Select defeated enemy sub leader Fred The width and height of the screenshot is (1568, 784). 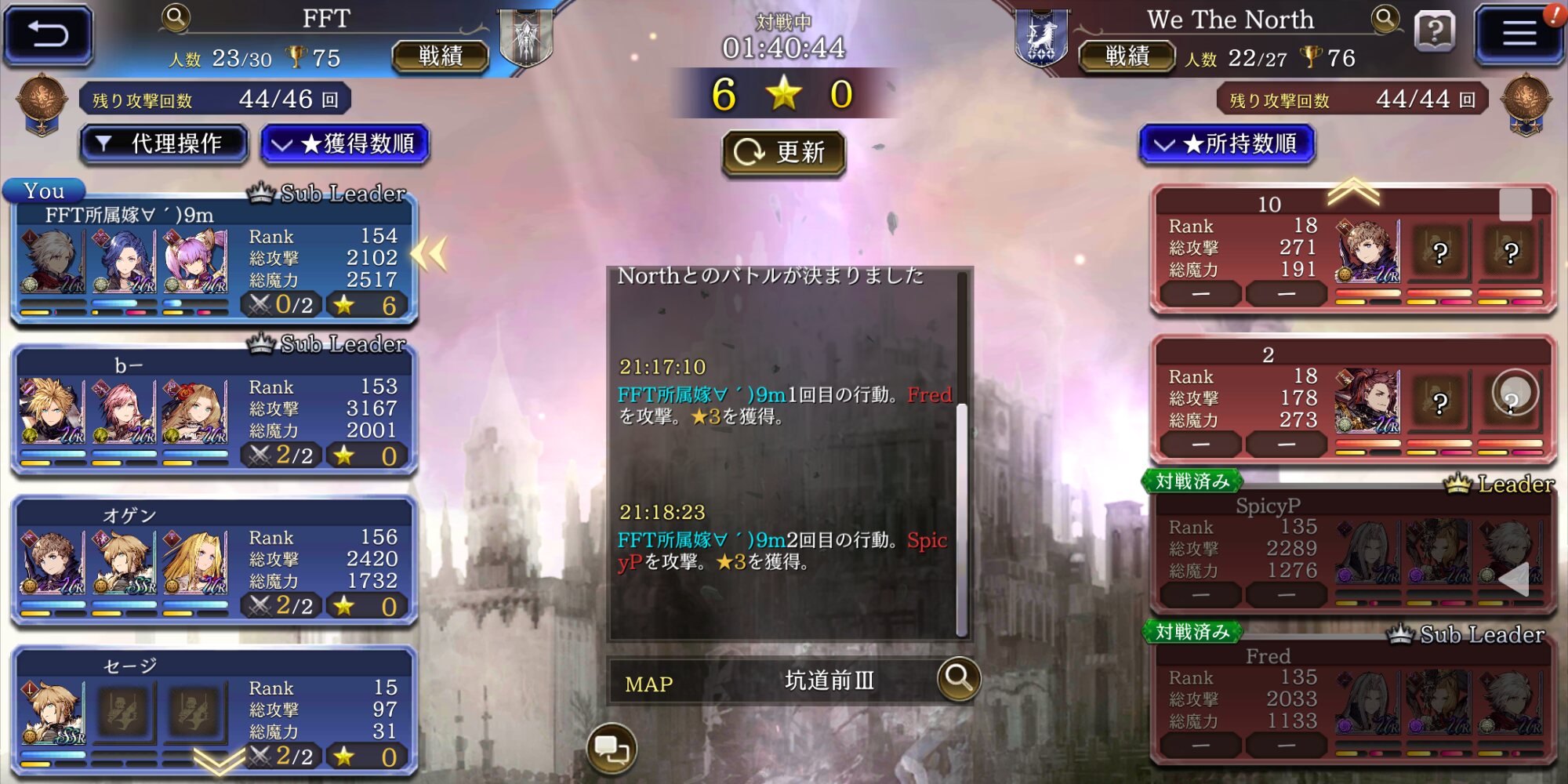pyautogui.click(x=1352, y=701)
